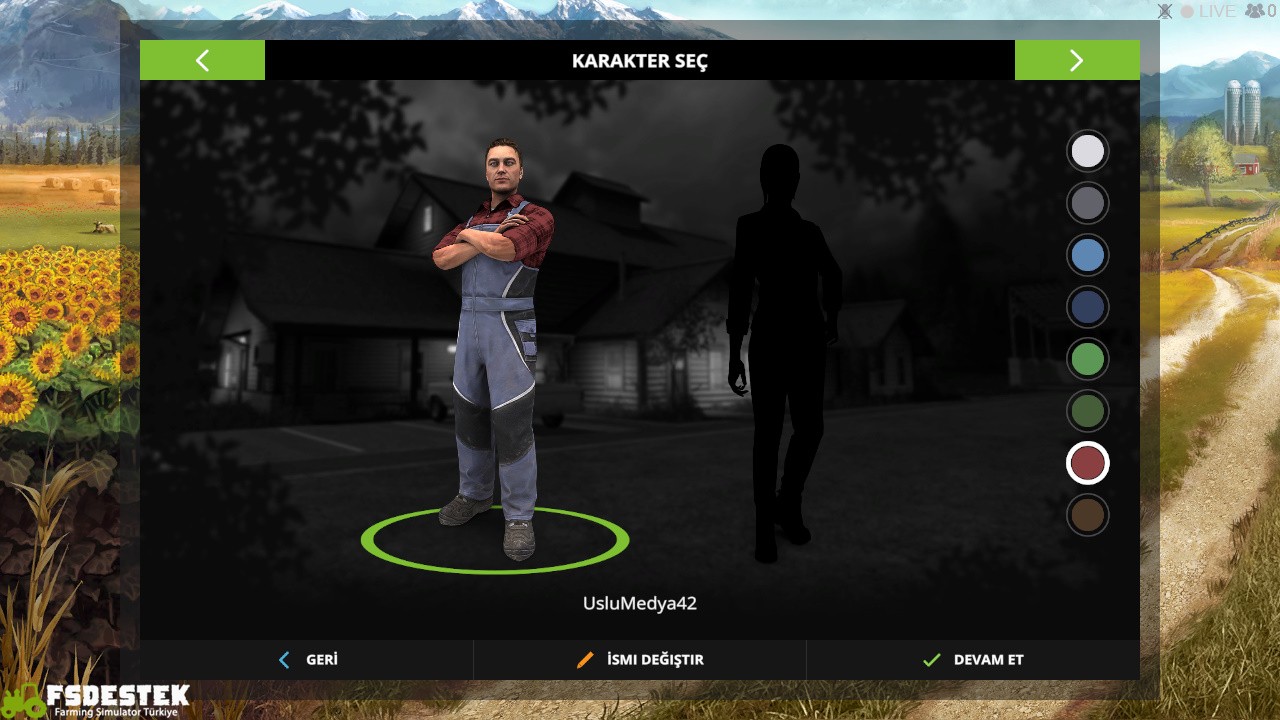Screen dimensions: 1280x720
Task: Select the light blue outfit color
Action: pyautogui.click(x=1087, y=255)
